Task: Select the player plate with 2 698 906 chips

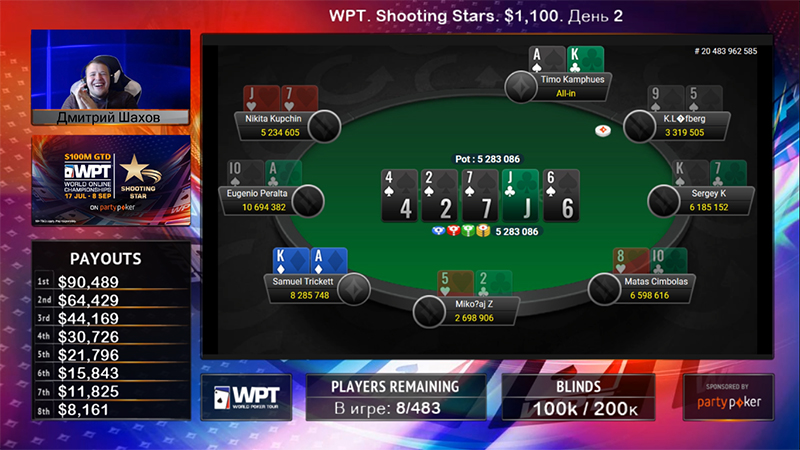Action: coord(472,310)
